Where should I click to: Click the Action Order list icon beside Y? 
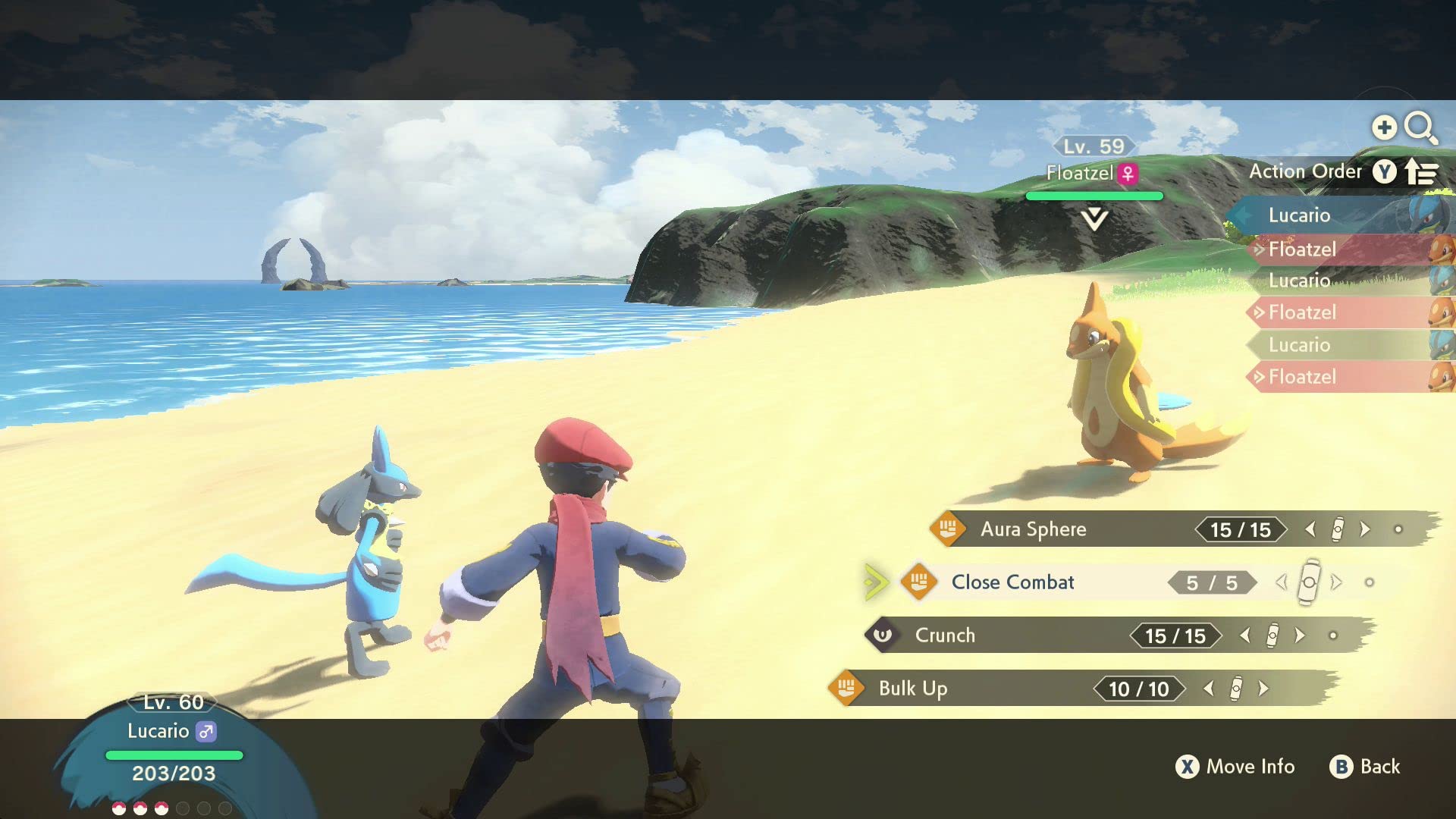tap(1420, 172)
